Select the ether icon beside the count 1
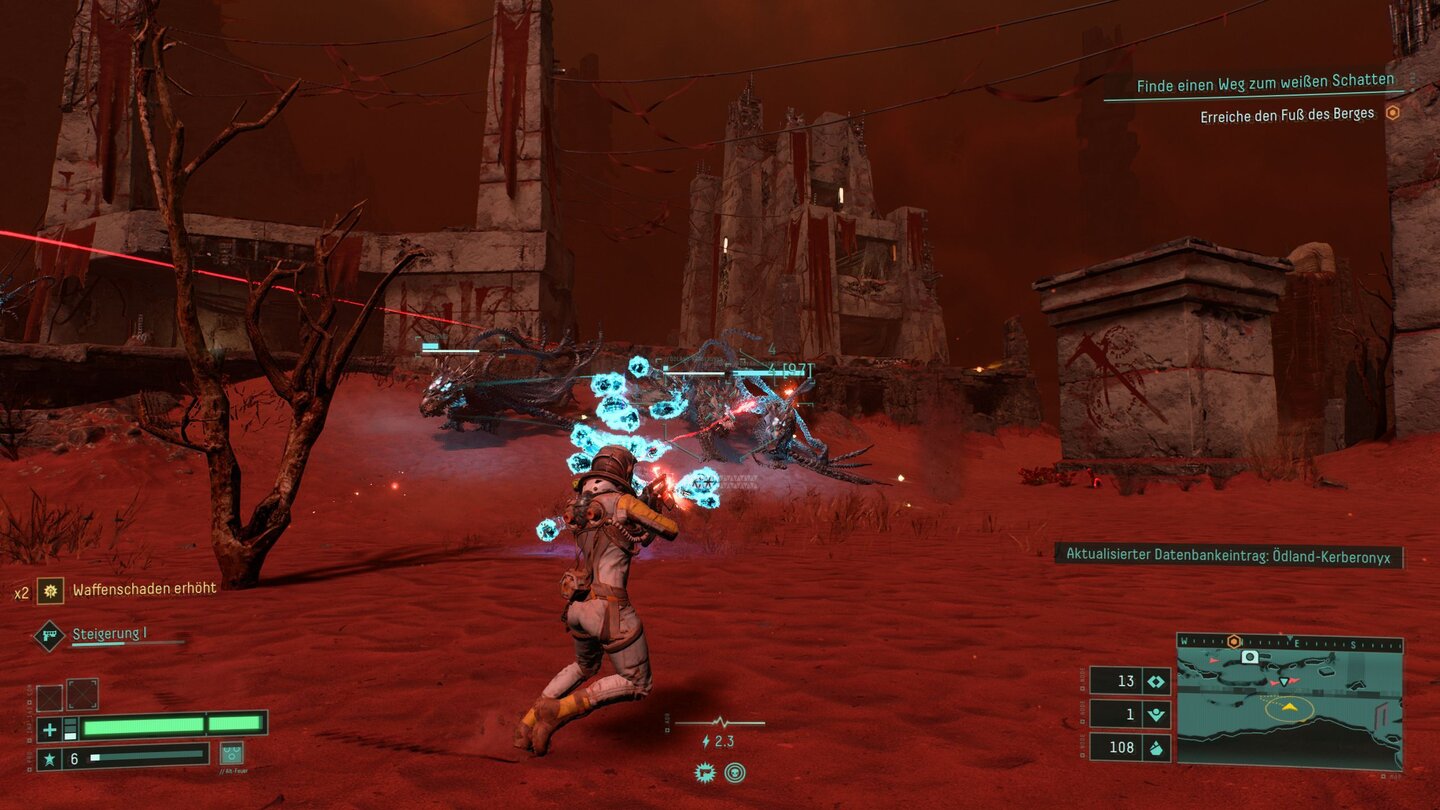 pos(1156,715)
